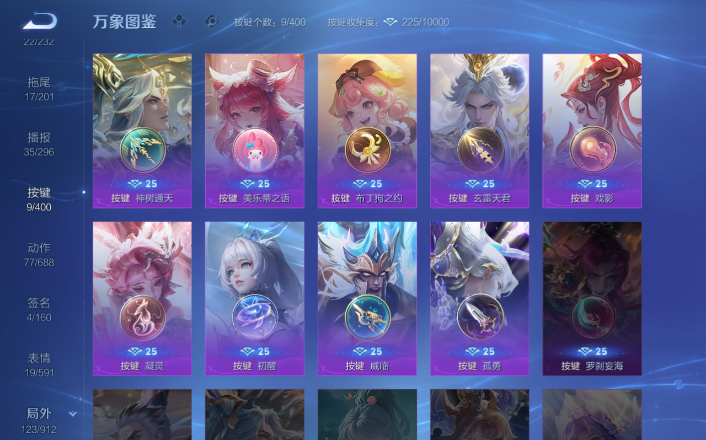Screen dimensions: 706x440
Task: Switch to the 动作 category tab
Action: coord(39,254)
